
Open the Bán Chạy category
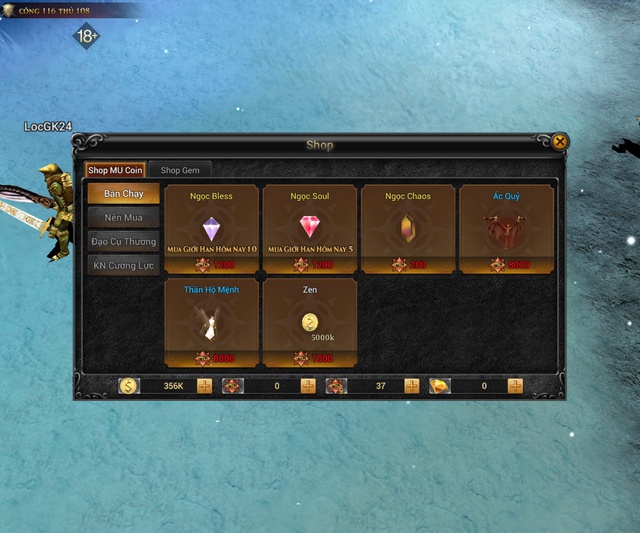point(123,193)
